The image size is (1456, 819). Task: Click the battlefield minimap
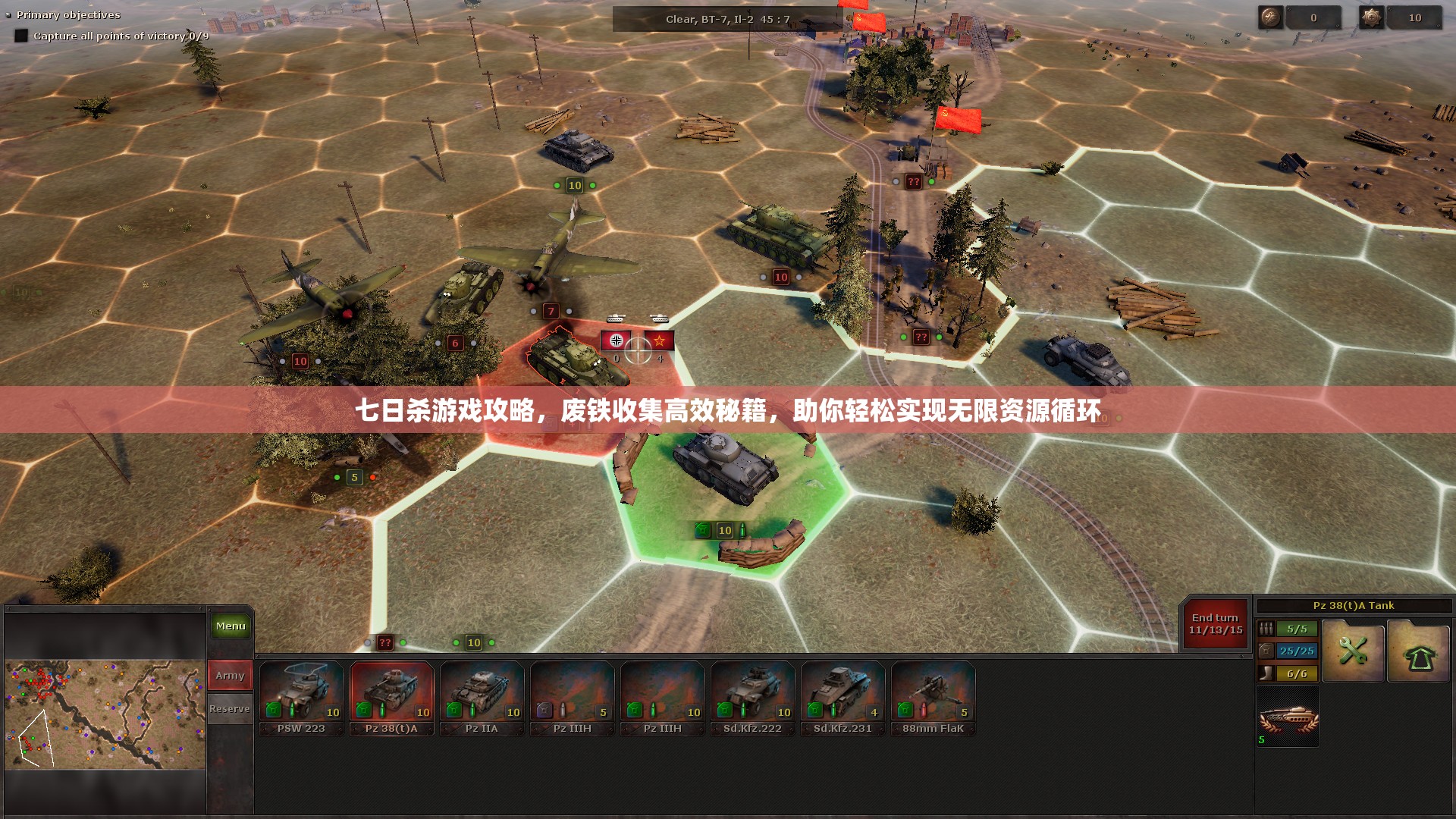105,714
